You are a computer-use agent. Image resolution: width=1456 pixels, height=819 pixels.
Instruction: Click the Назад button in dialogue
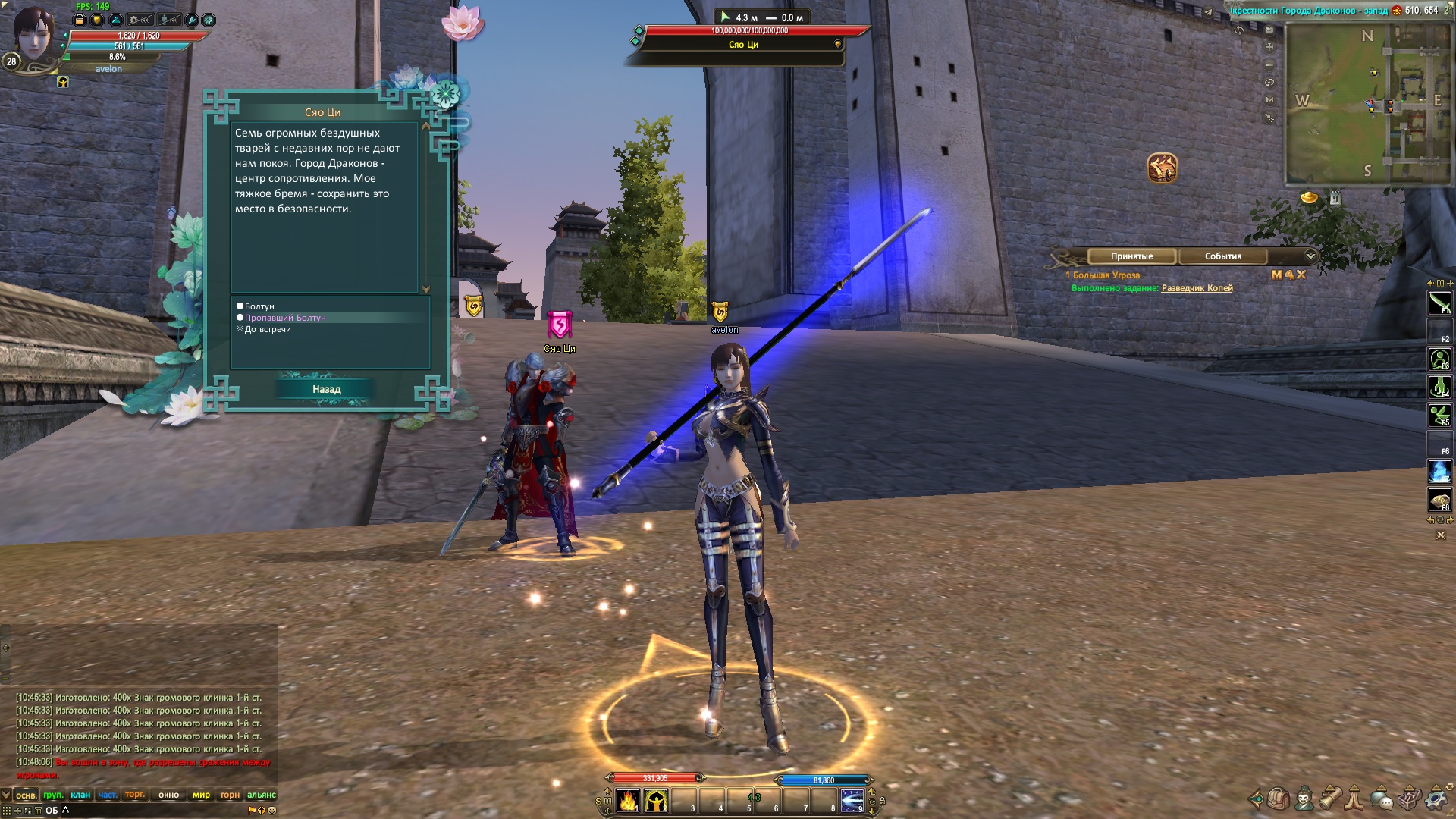pos(326,389)
